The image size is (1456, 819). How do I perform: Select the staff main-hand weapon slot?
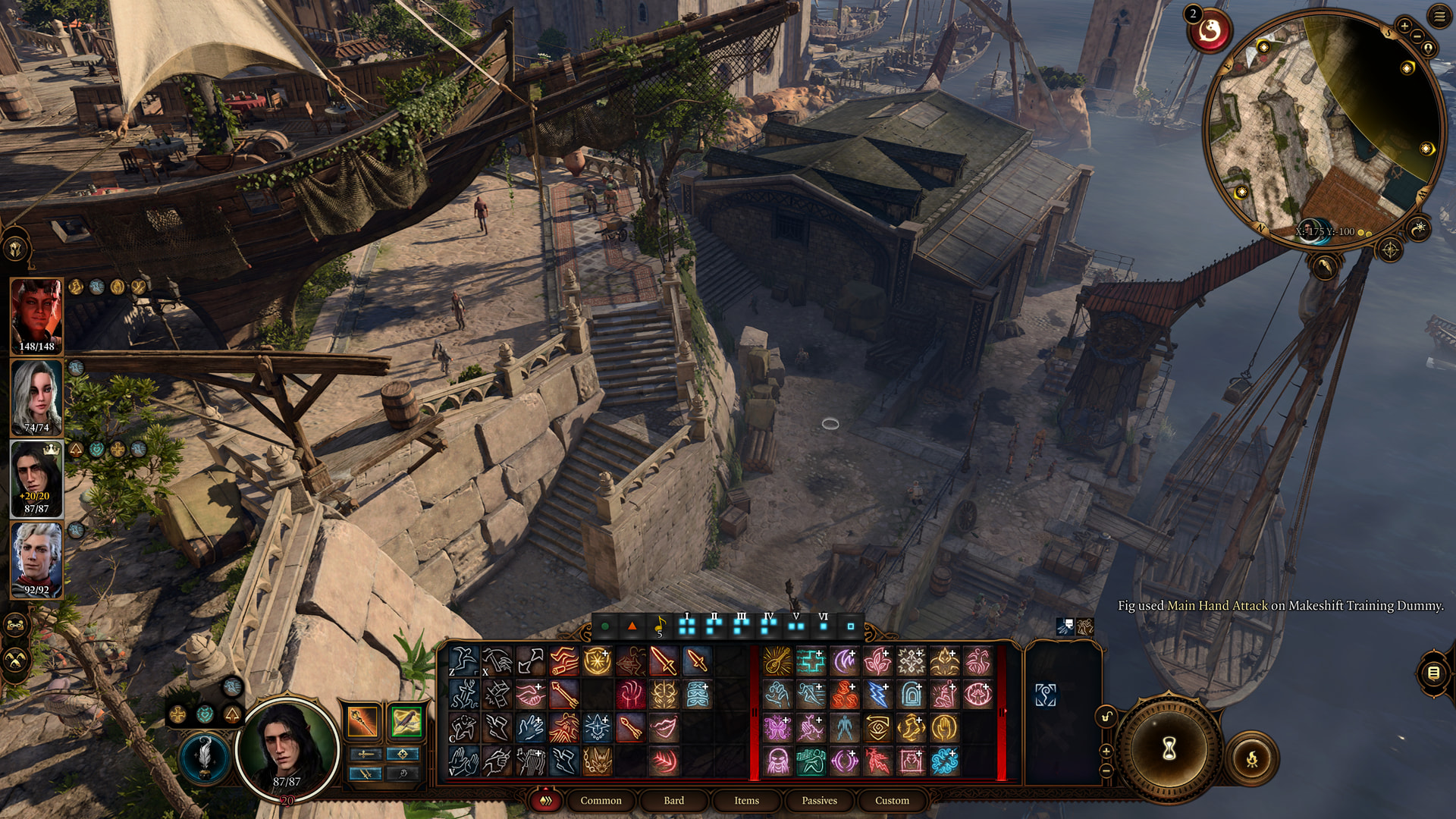coord(362,721)
